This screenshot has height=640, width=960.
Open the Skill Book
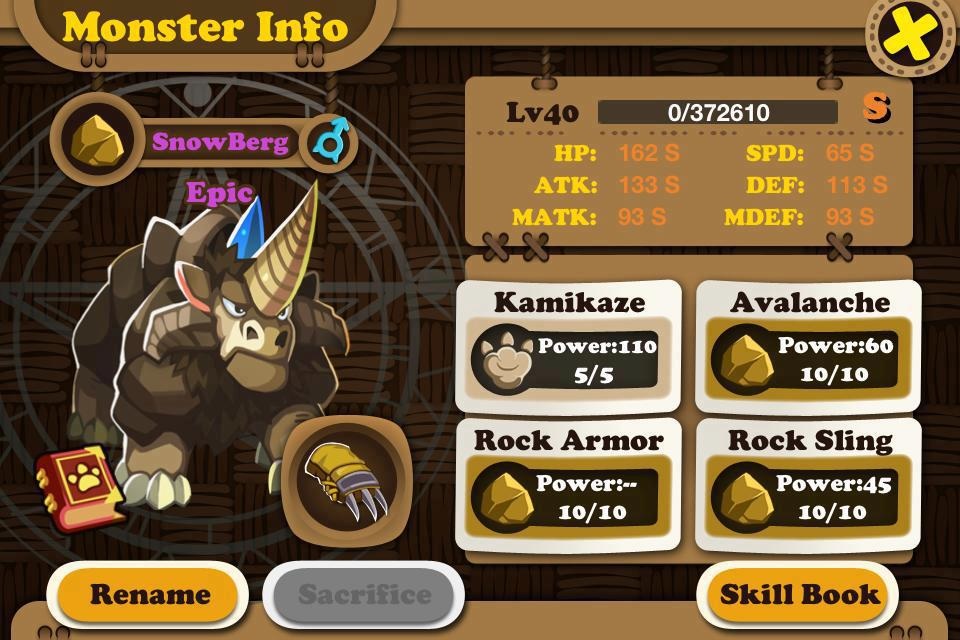[800, 594]
